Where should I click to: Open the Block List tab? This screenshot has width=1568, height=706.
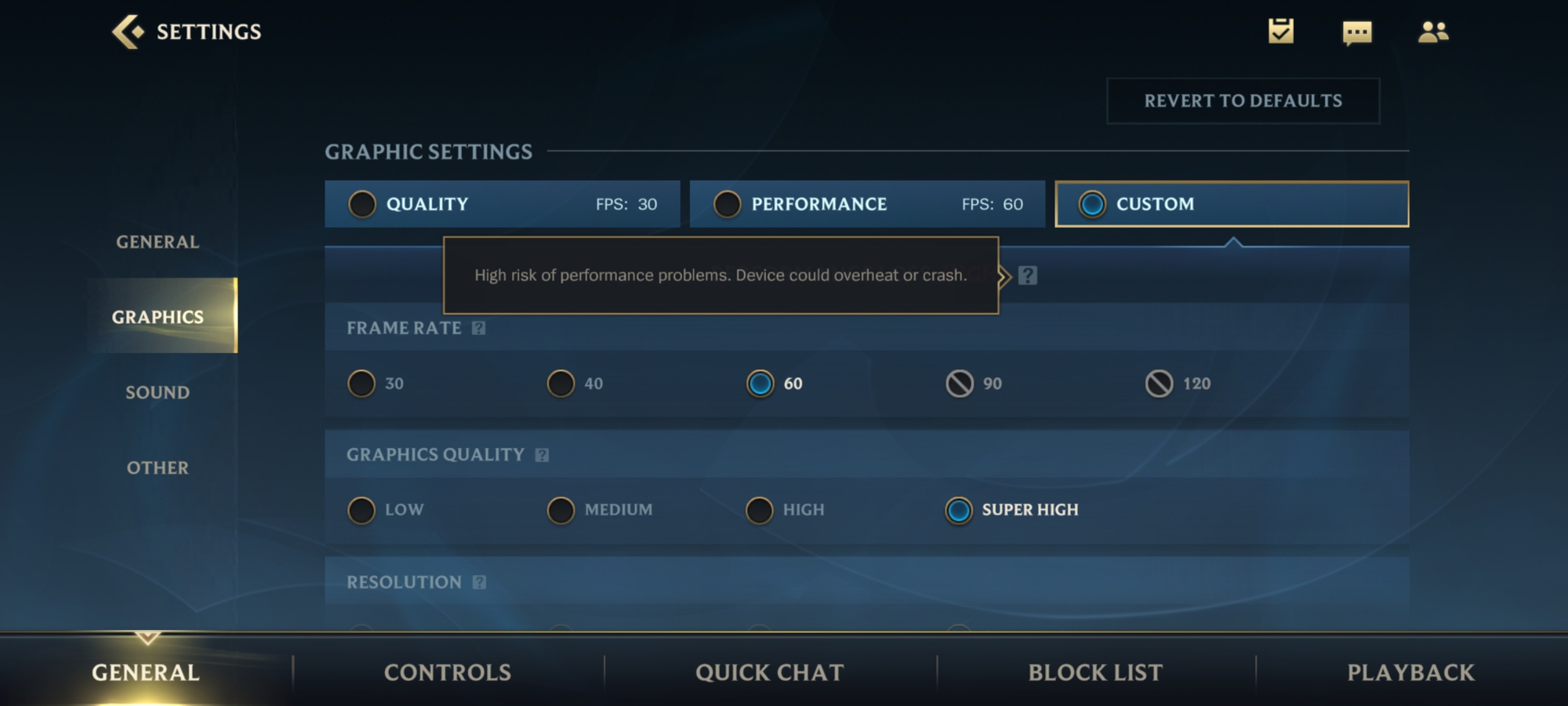1095,672
